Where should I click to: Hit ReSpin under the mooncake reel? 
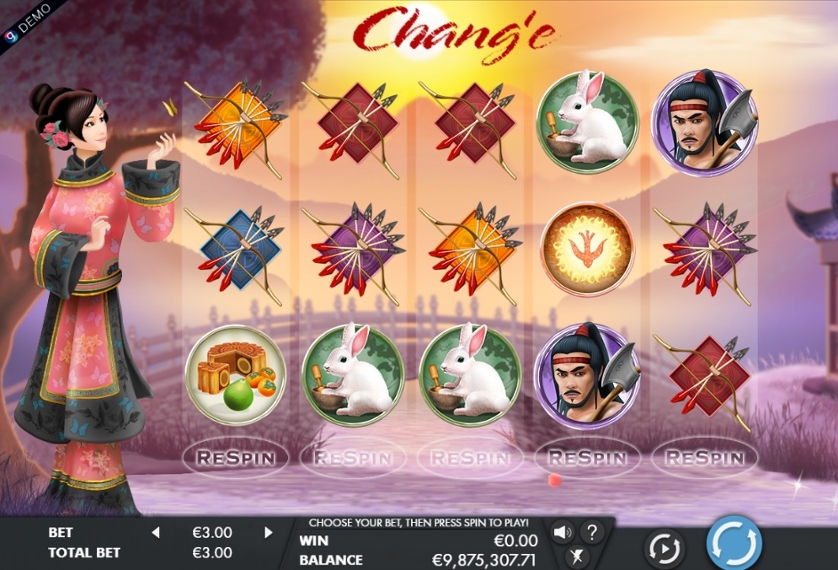[x=235, y=458]
